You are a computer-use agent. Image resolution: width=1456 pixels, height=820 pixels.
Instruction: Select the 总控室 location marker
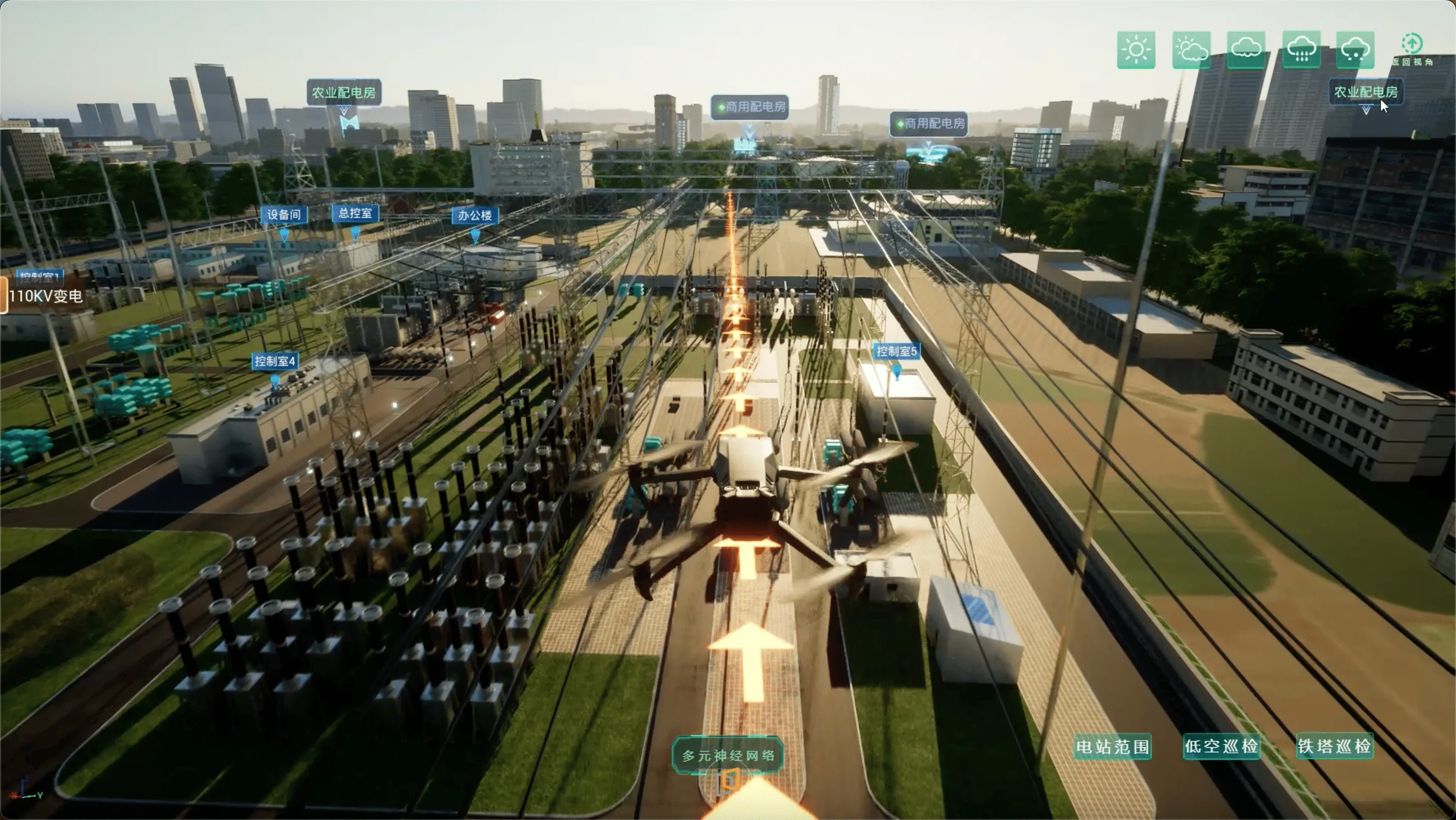tap(355, 213)
